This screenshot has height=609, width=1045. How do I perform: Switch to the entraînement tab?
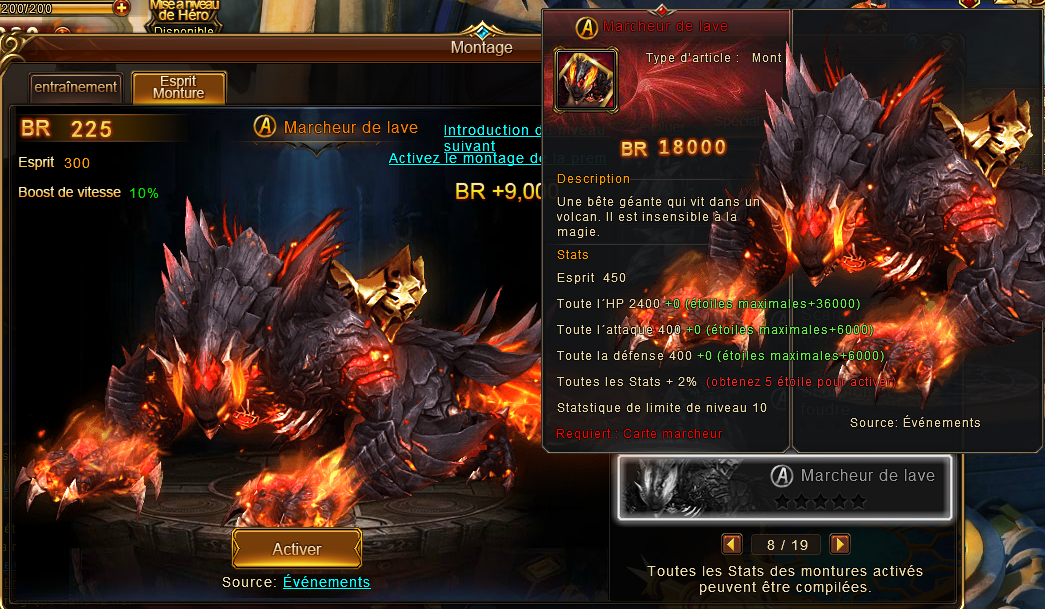click(x=76, y=87)
